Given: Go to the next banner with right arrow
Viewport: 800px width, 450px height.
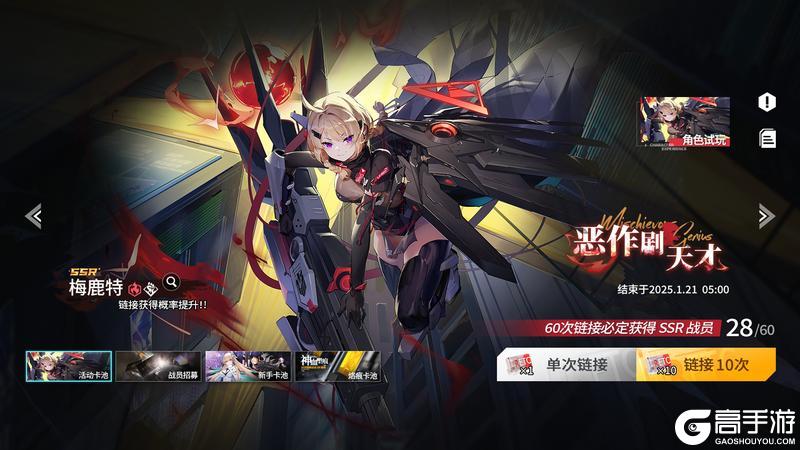Looking at the screenshot, I should 766,215.
